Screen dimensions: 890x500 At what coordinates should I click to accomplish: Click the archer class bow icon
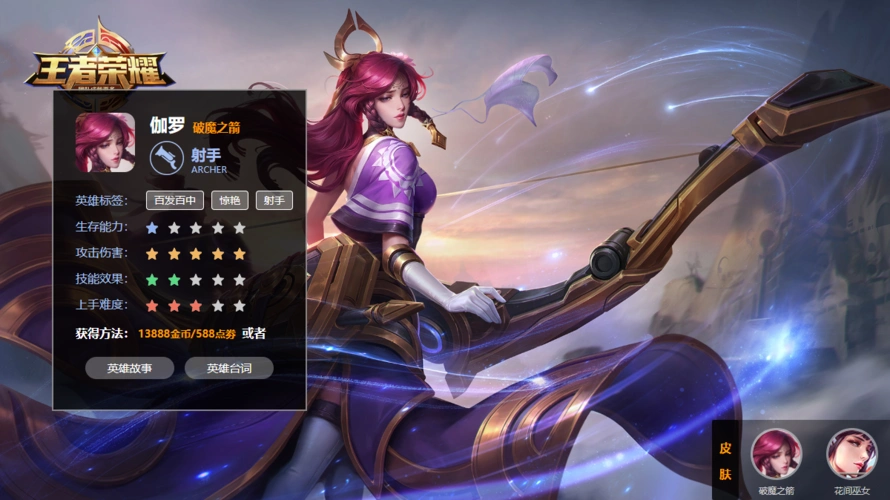tap(167, 159)
